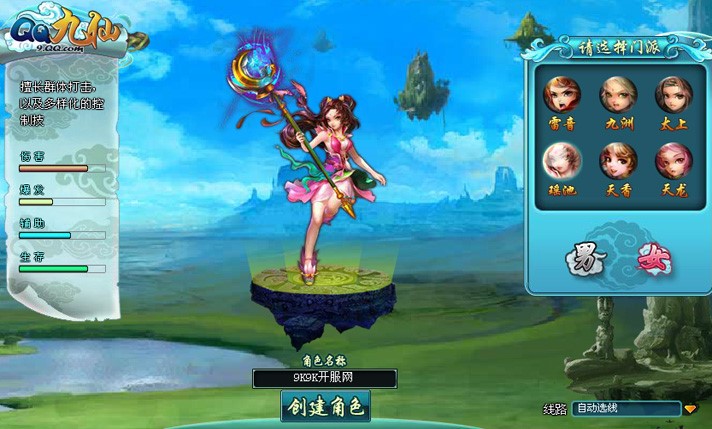
Task: Pick the 太上 faction portrait
Action: click(x=673, y=94)
